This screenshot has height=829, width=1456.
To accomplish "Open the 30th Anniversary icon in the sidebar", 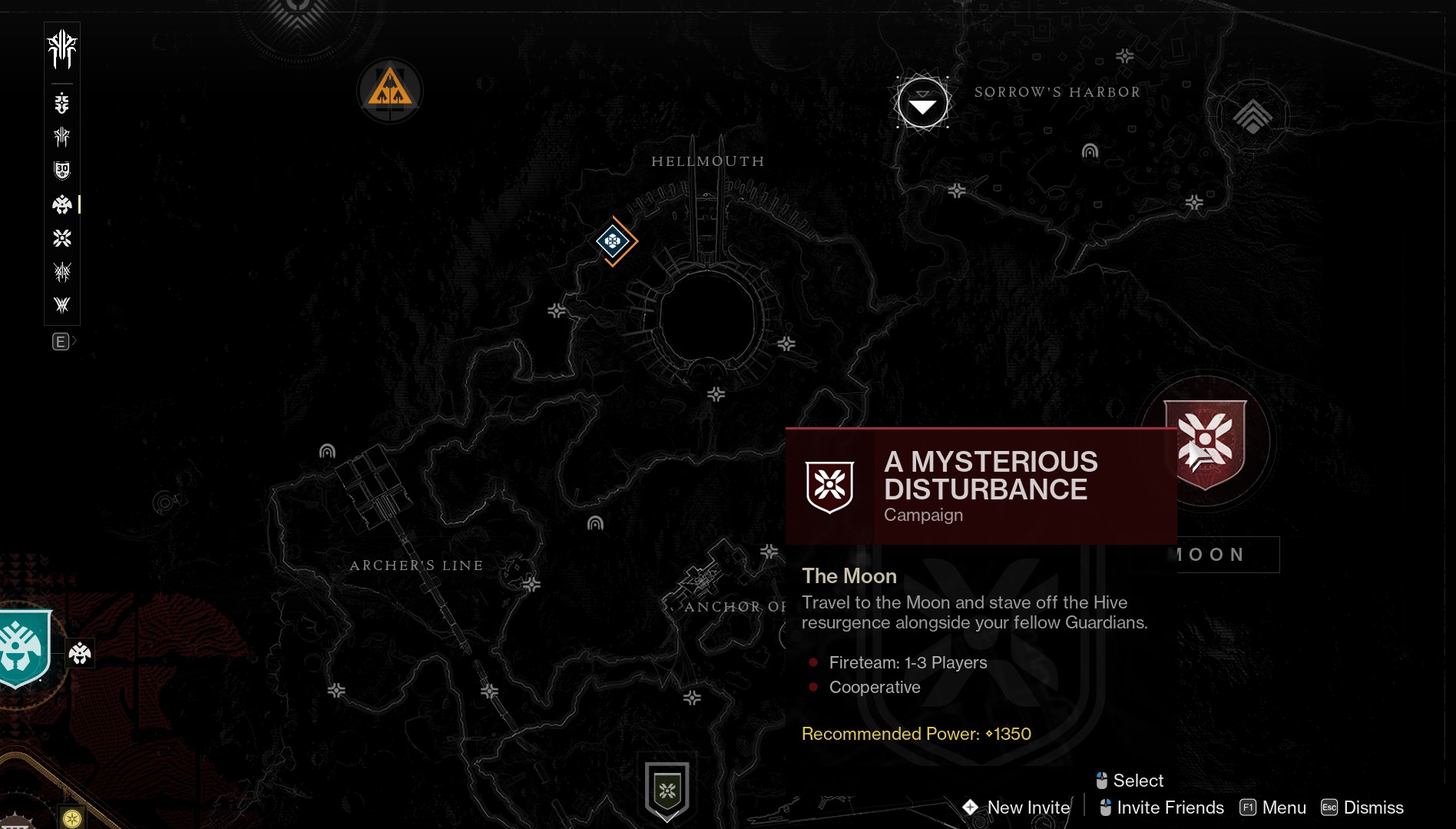I will tap(61, 170).
